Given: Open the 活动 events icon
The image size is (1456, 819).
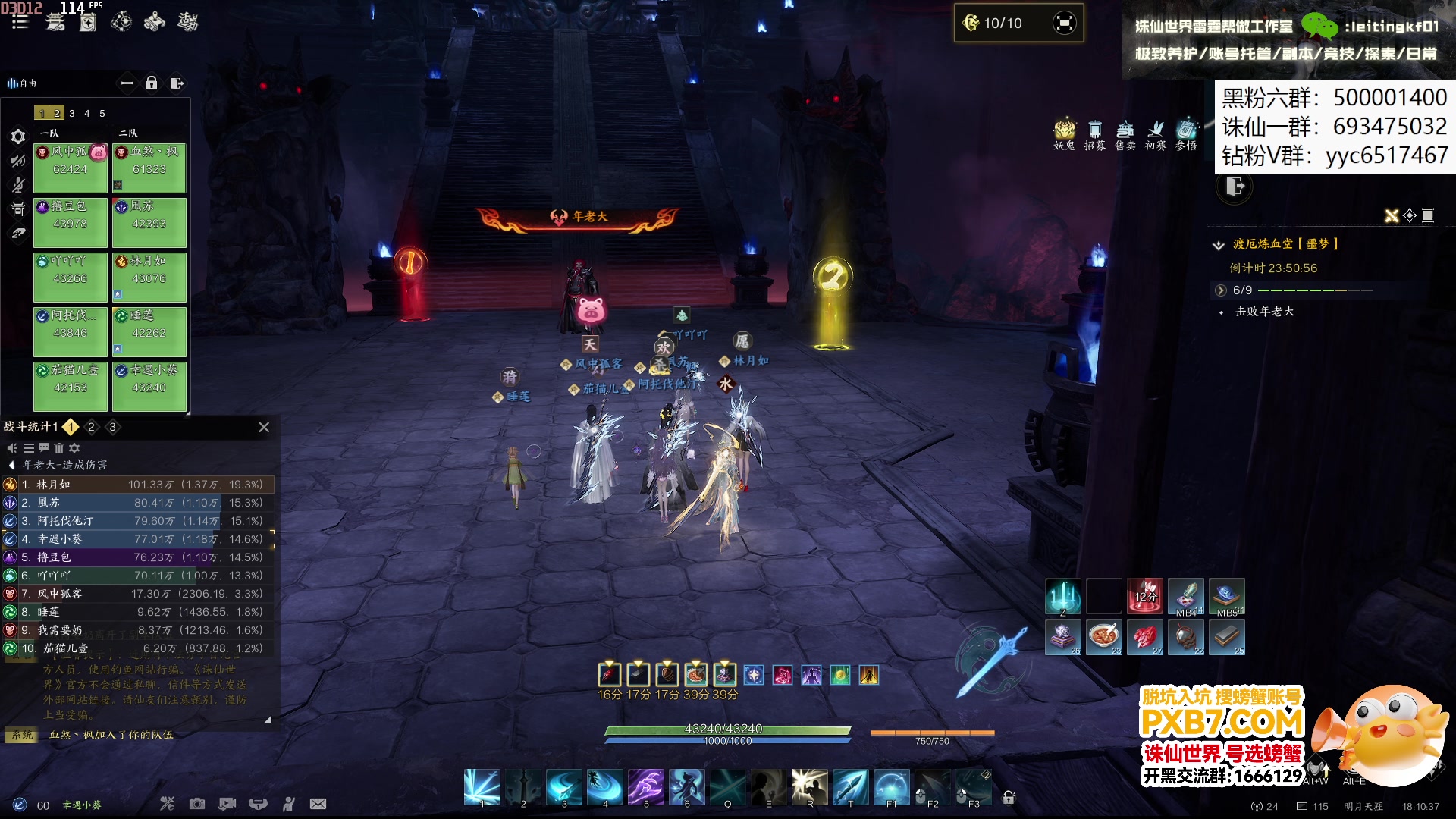Looking at the screenshot, I should click(187, 22).
